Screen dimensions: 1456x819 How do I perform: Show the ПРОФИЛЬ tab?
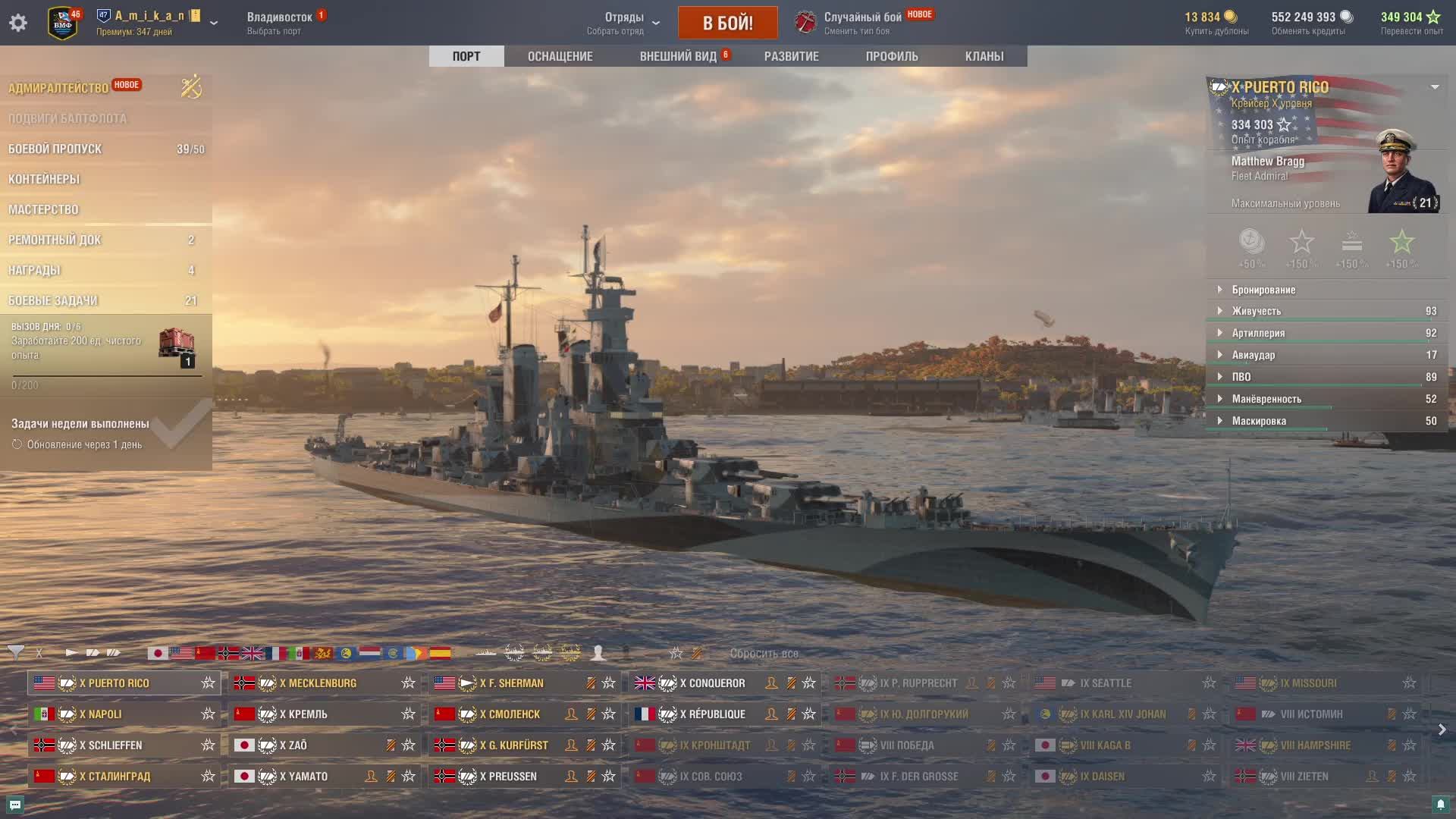892,56
